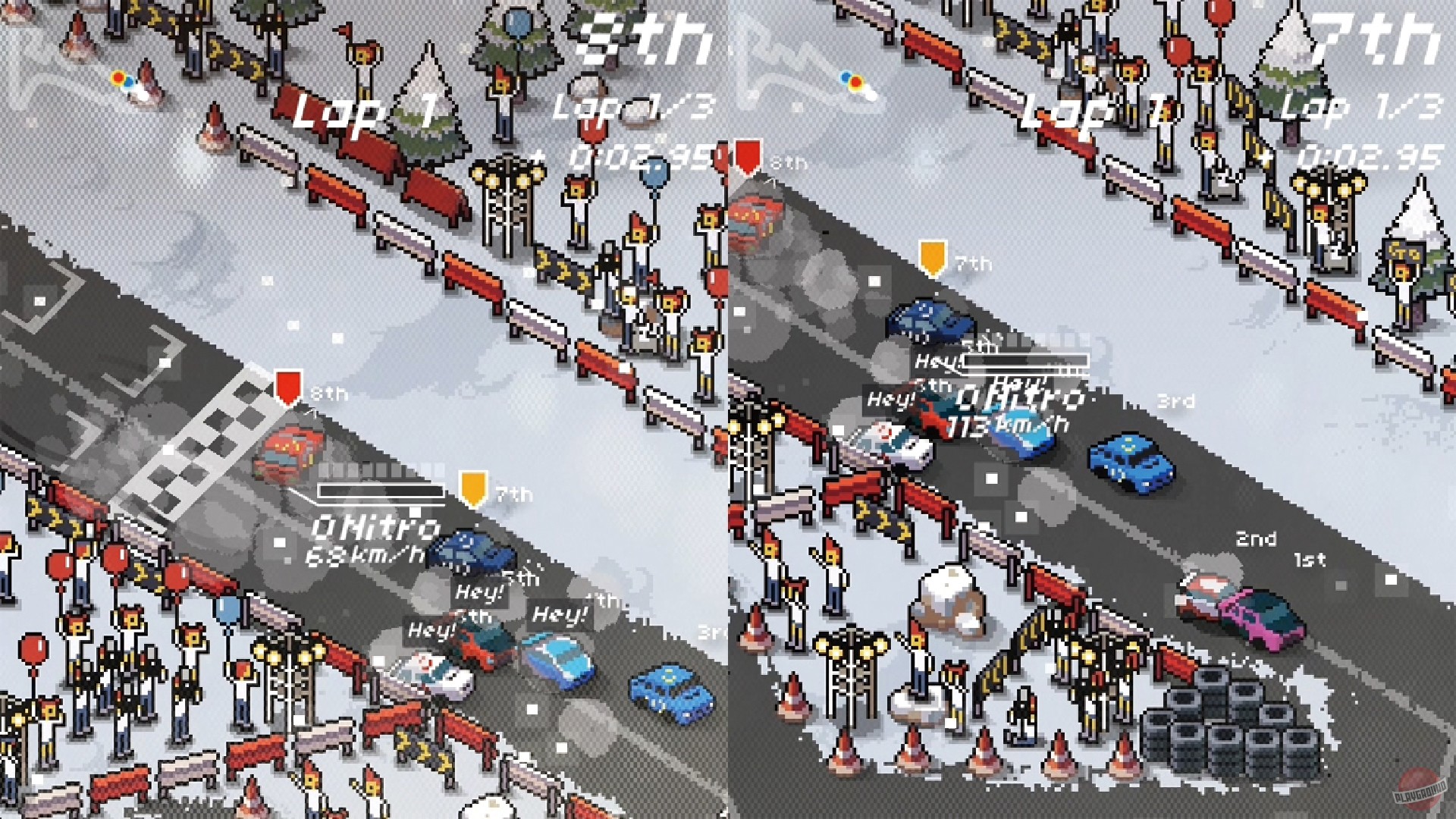Click the '0 Nitro' meter on left screen
The image size is (1456, 819).
pos(372,526)
